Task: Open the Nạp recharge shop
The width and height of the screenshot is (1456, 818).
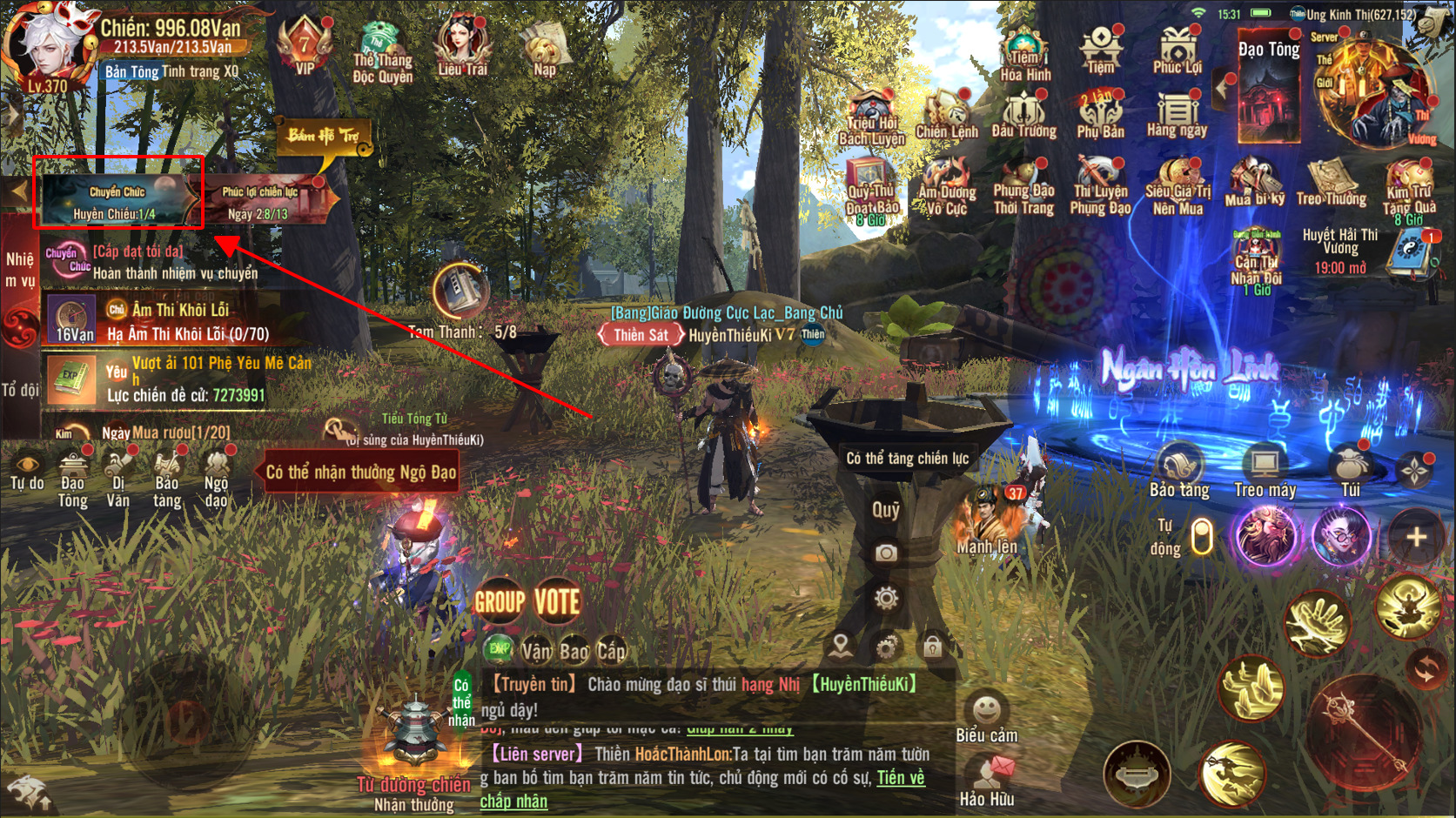Action: 544,48
